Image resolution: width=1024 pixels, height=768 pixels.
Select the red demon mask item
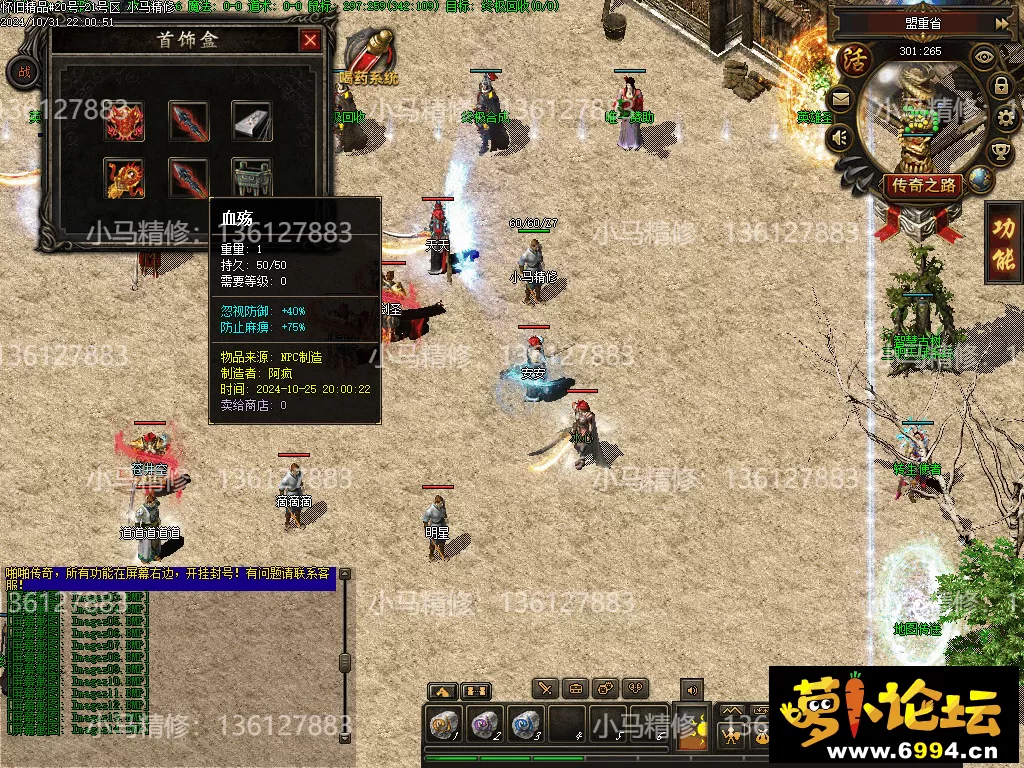point(125,121)
